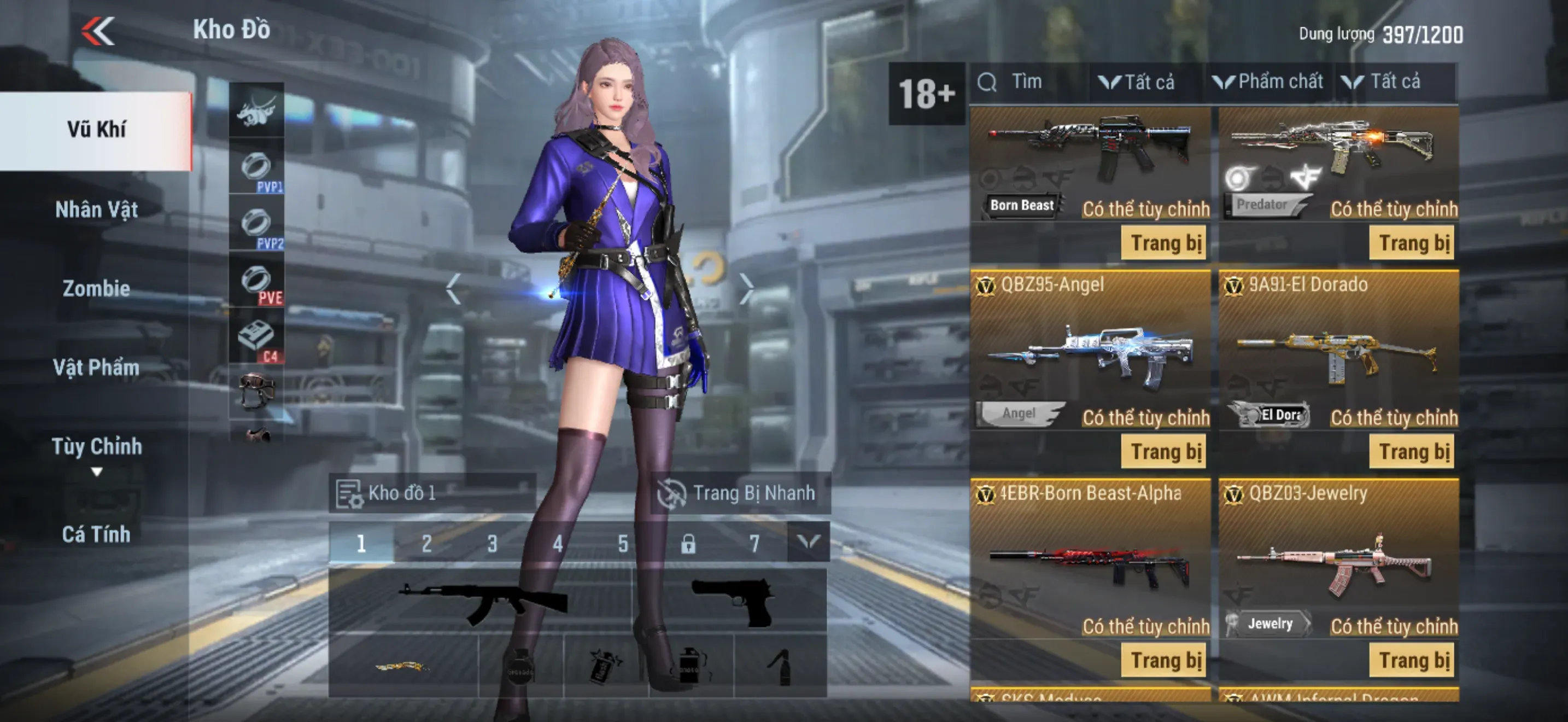Activate Trang Bị Nhanh quick equip
The image size is (1568, 722).
(739, 492)
